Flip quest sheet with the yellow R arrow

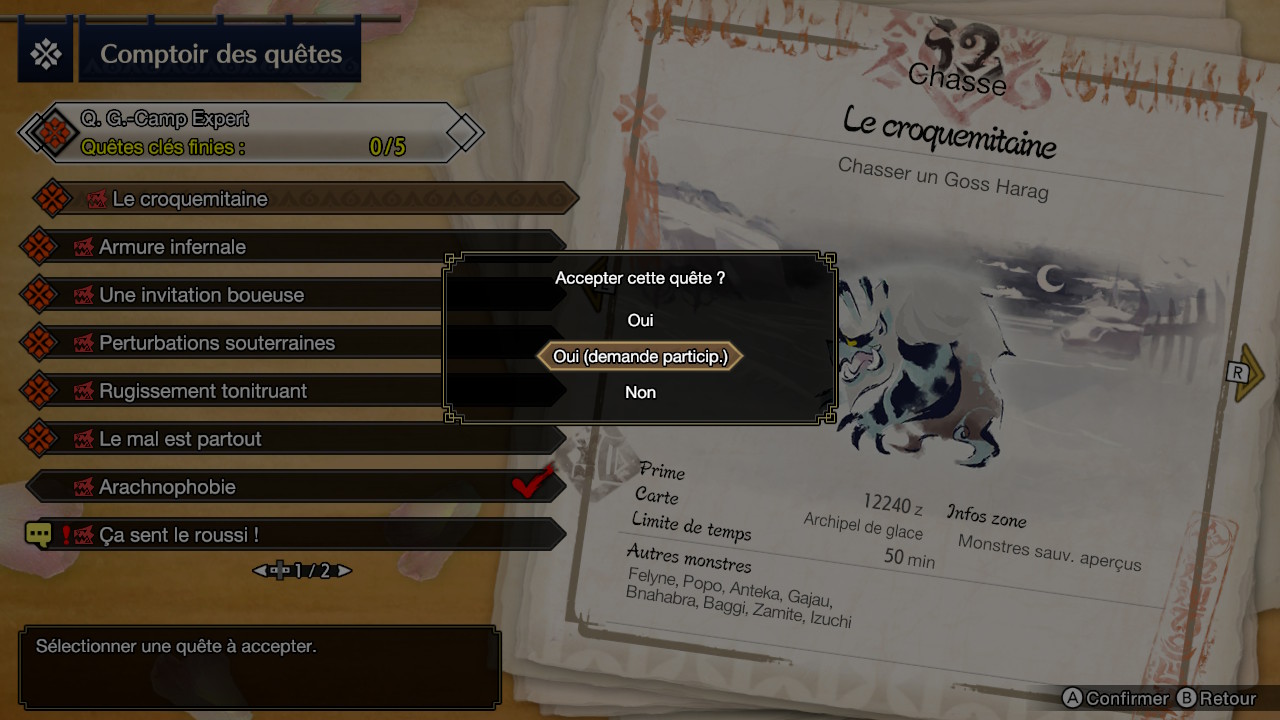(x=1248, y=373)
